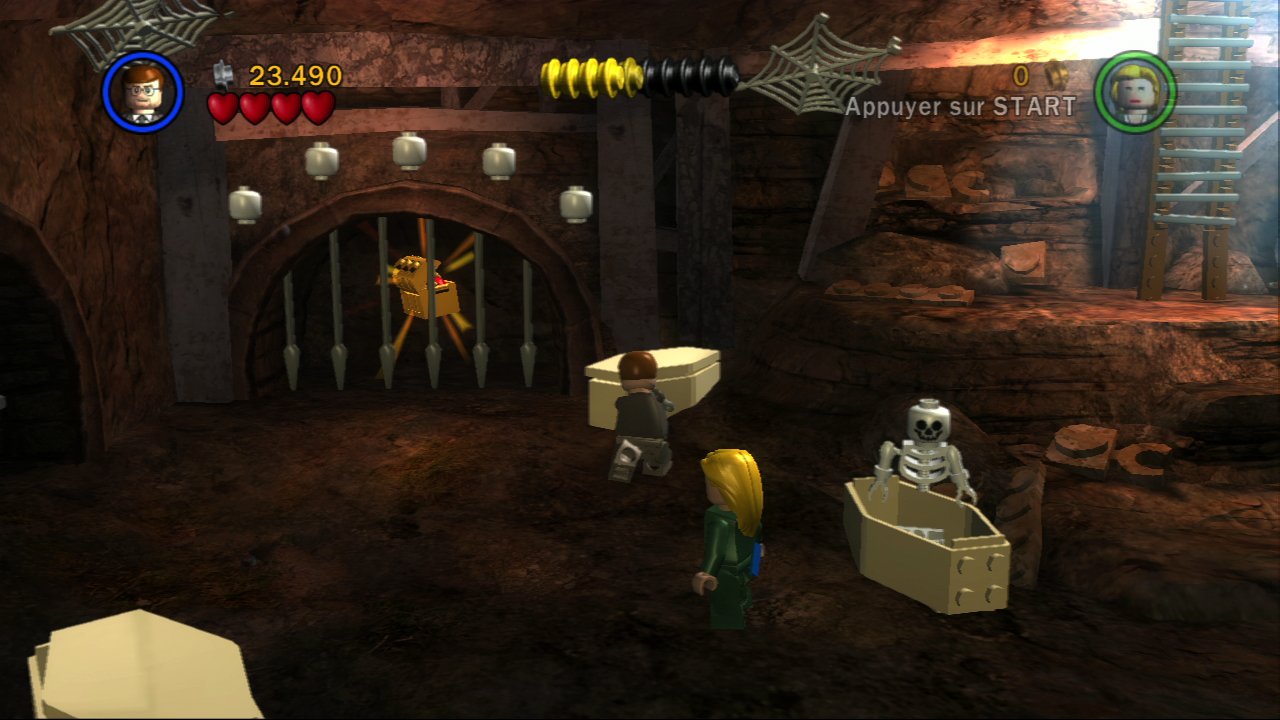
Task: Click player two's green-ringed character portrait
Action: click(1135, 91)
